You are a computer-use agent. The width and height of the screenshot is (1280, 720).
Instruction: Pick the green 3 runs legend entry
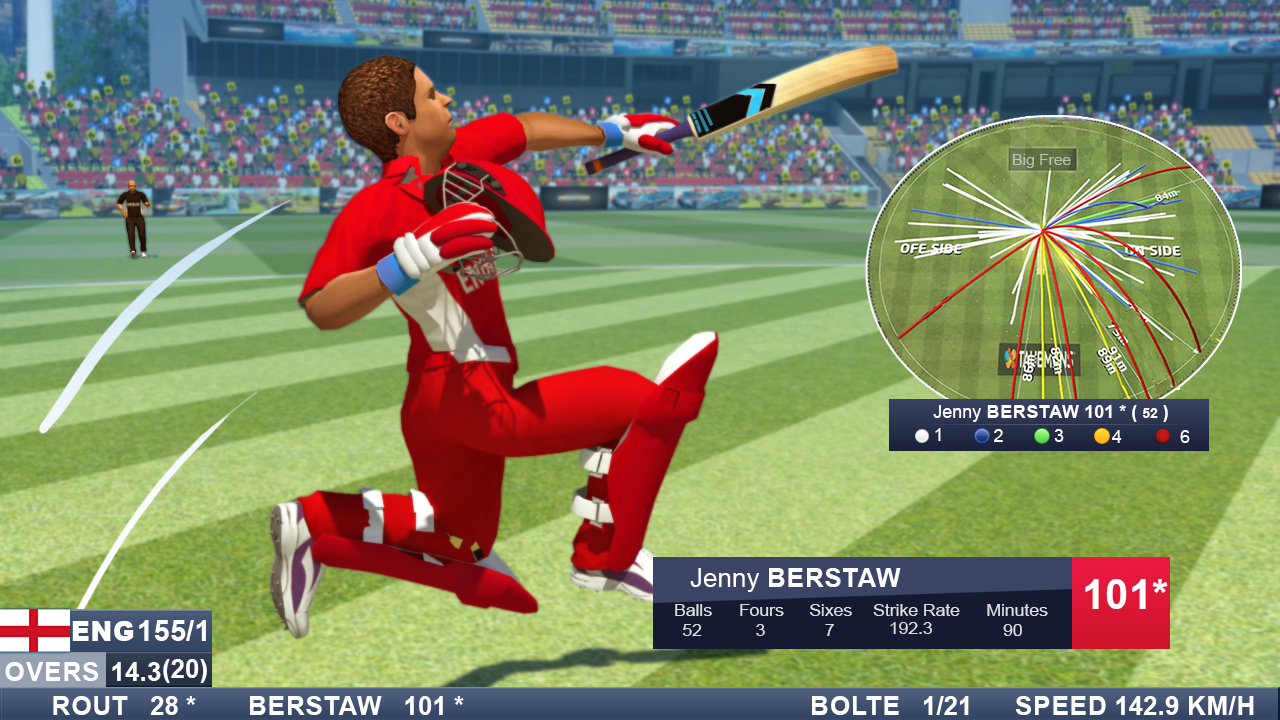click(x=1049, y=436)
